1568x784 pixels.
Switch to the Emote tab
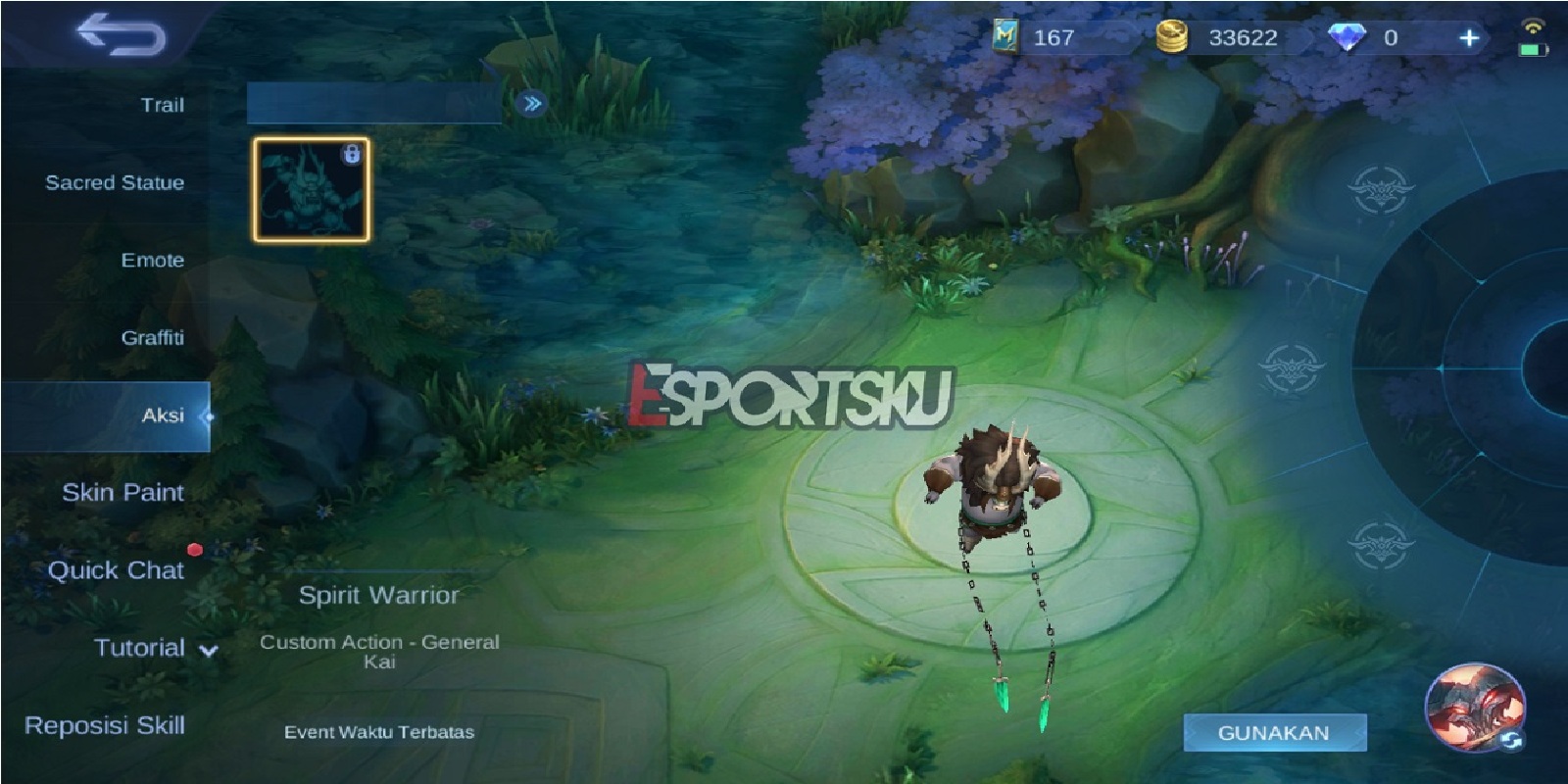click(152, 260)
